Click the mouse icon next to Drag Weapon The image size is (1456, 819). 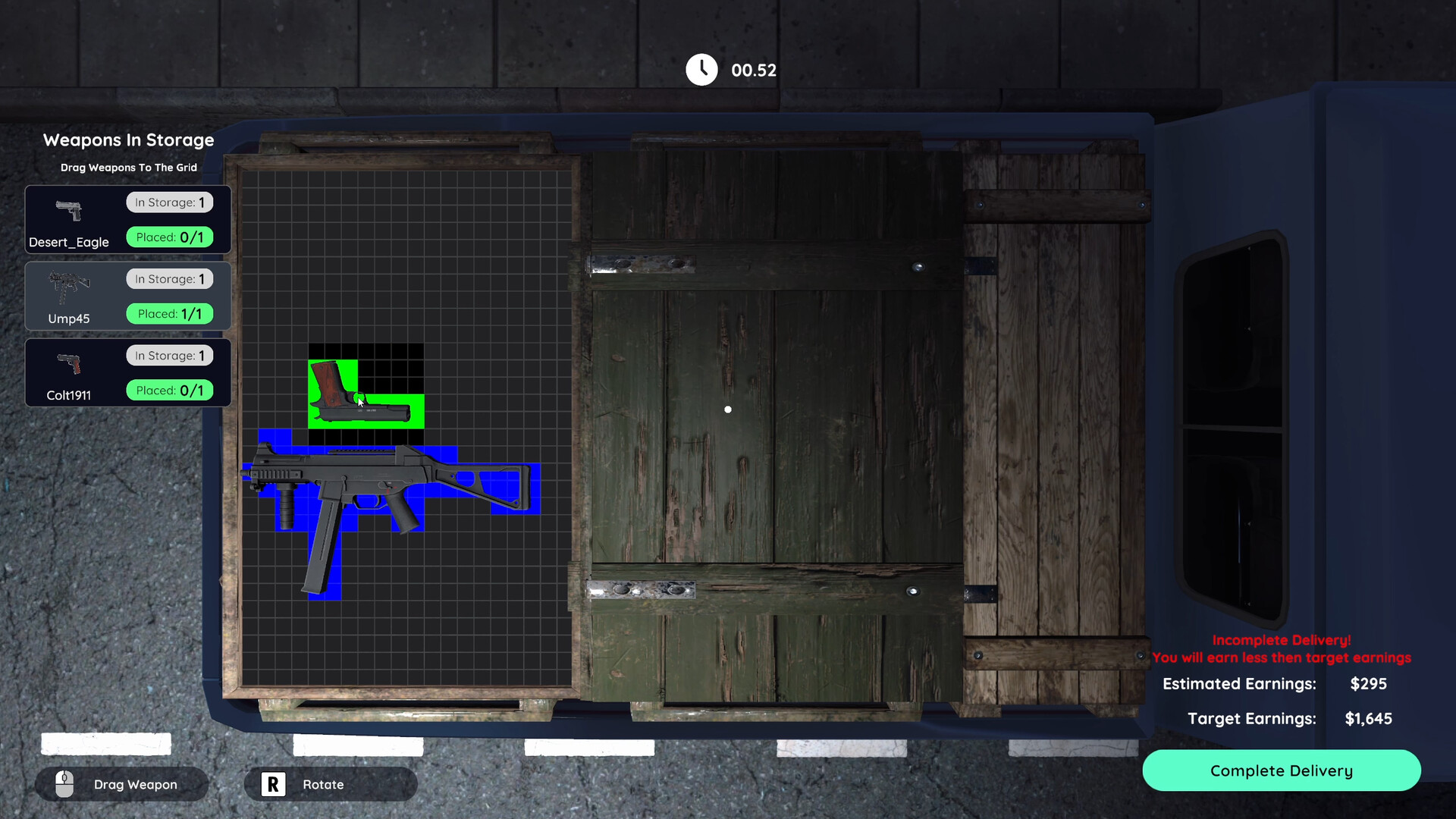64,784
